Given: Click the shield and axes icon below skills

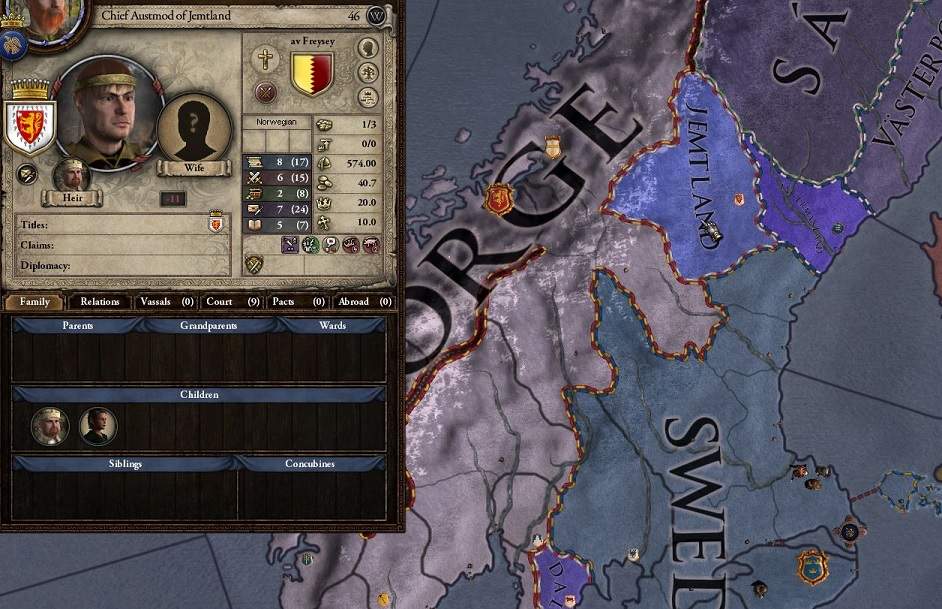Looking at the screenshot, I should (255, 264).
